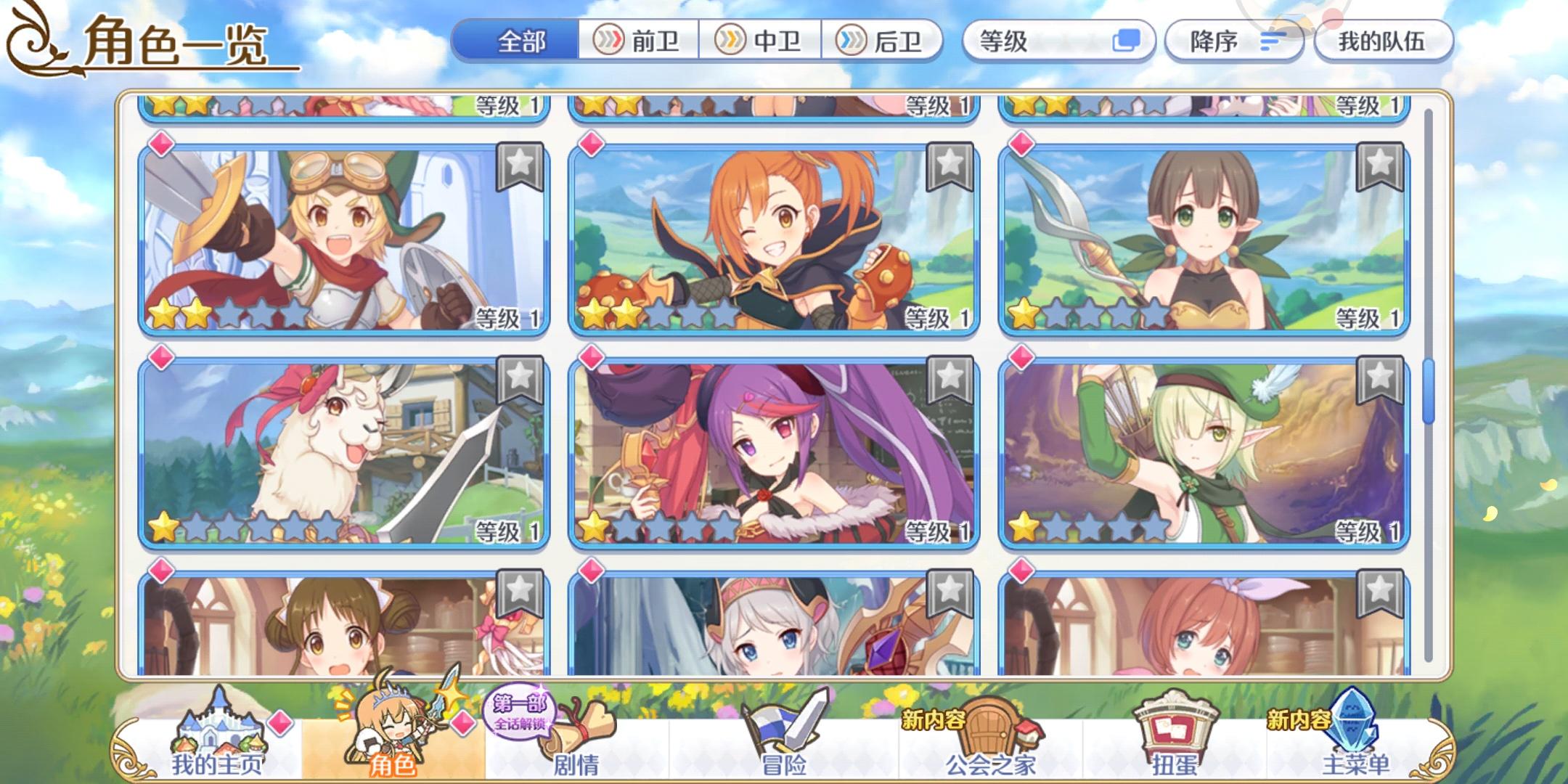Open 我的队伍 my teams
1568x784 pixels.
coord(1382,41)
